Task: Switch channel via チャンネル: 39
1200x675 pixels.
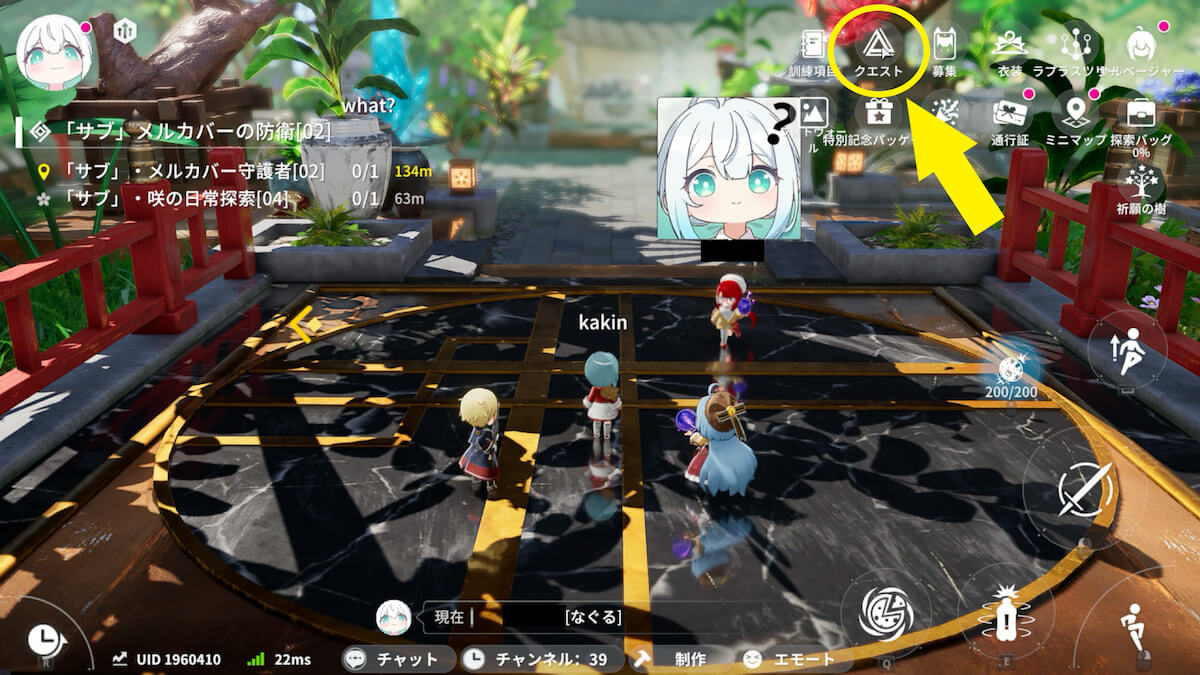Action: coord(538,659)
